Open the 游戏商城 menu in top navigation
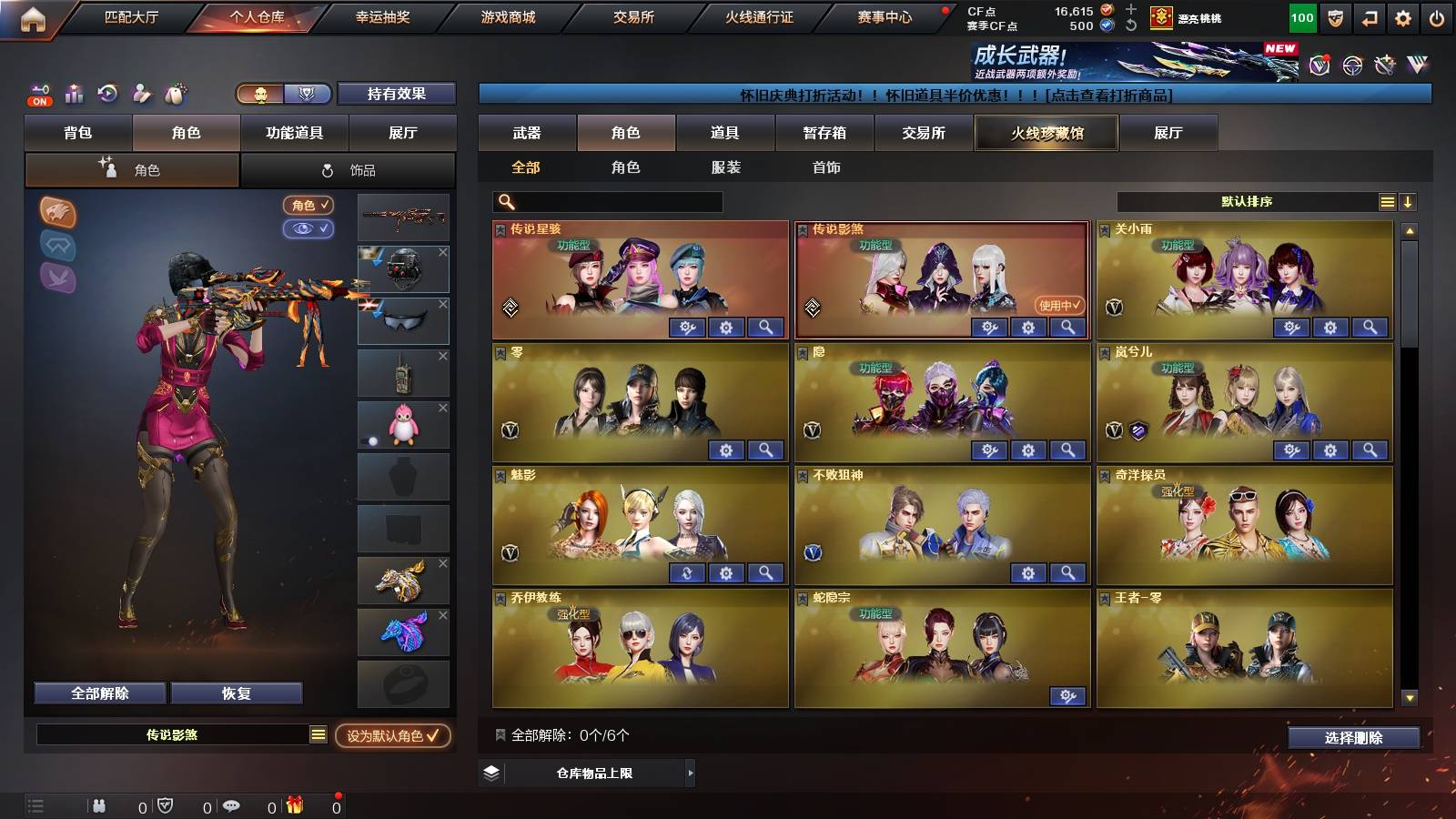Screen dimensions: 1456x819 508,15
